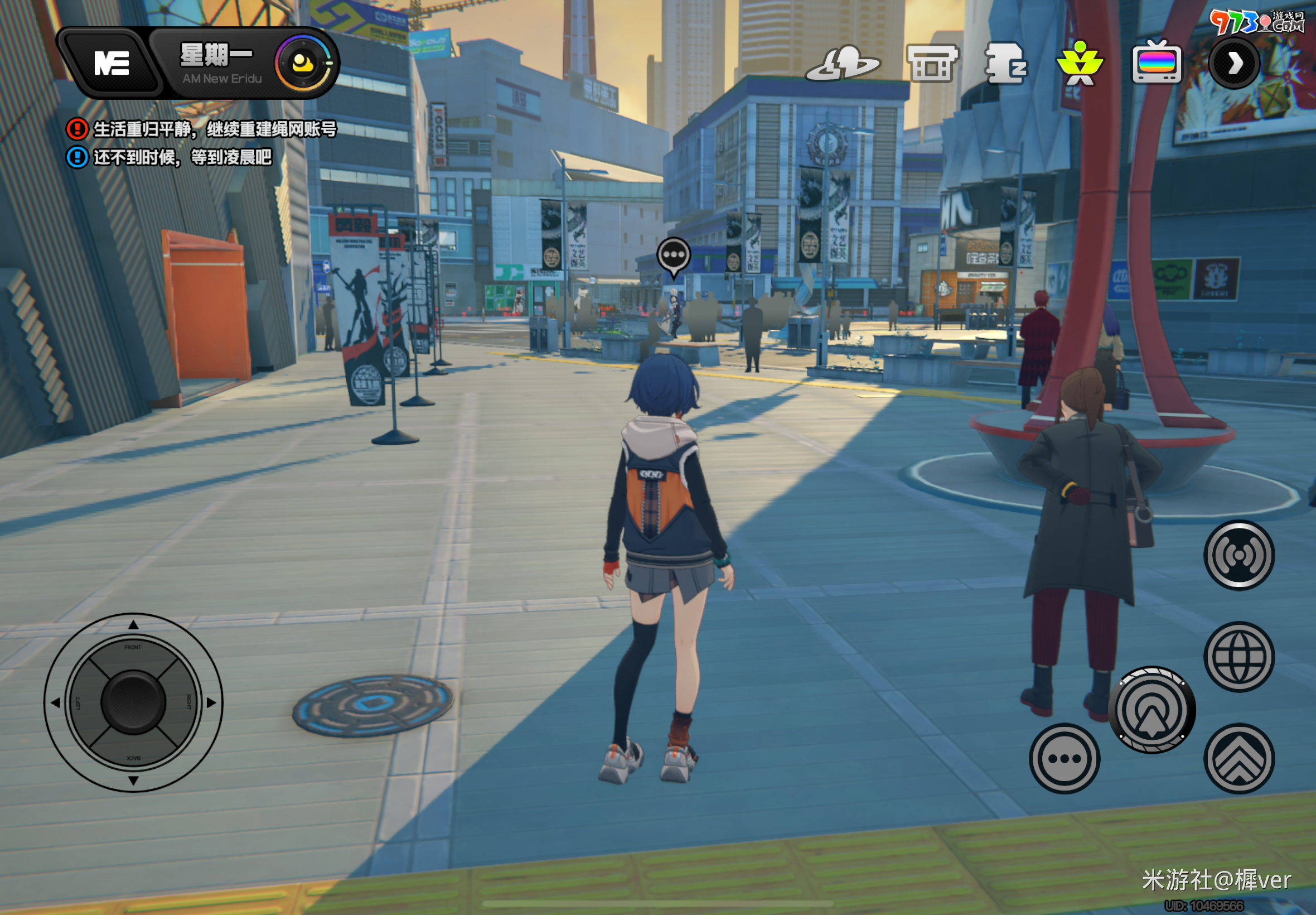The image size is (1316, 915).
Task: Open the rainbow television icon
Action: point(1156,63)
